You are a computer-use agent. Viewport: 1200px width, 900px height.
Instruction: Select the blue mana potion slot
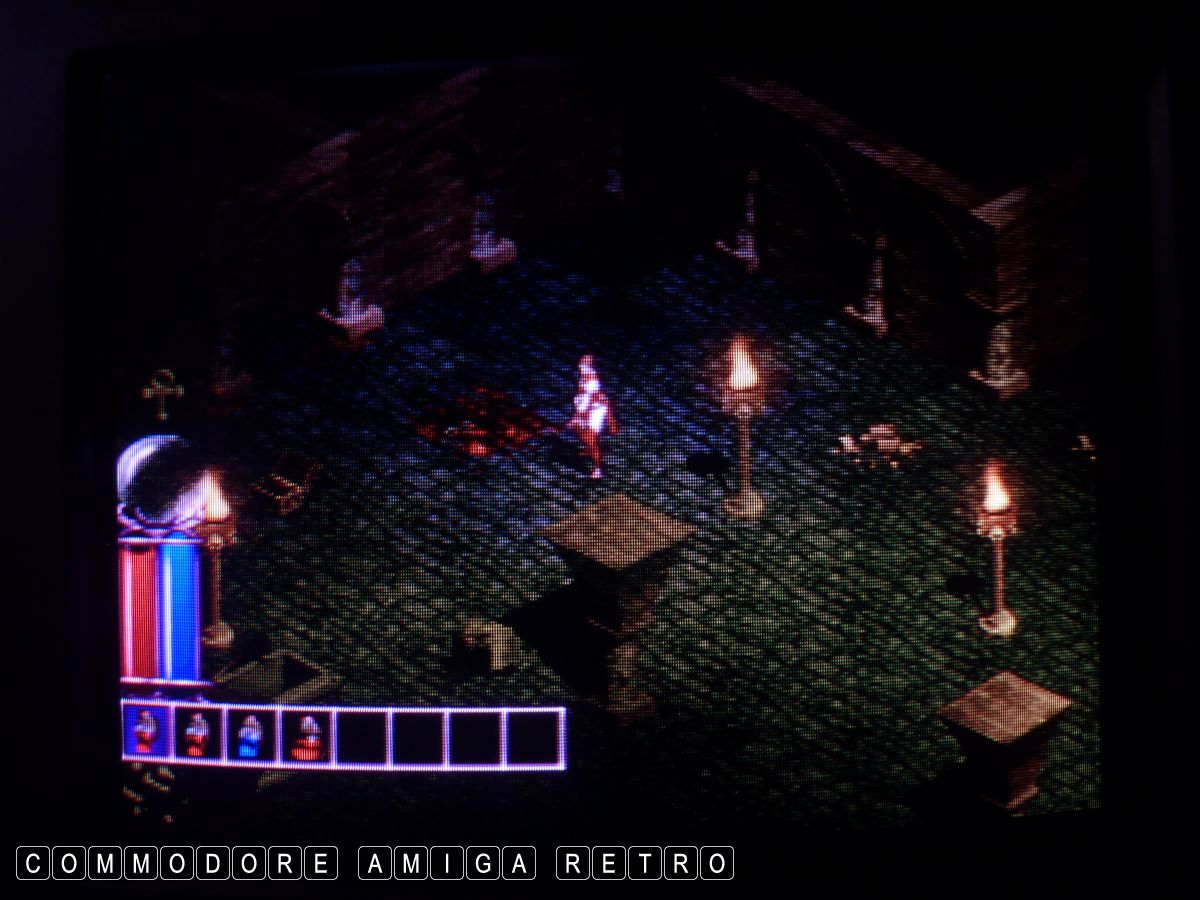coord(252,736)
